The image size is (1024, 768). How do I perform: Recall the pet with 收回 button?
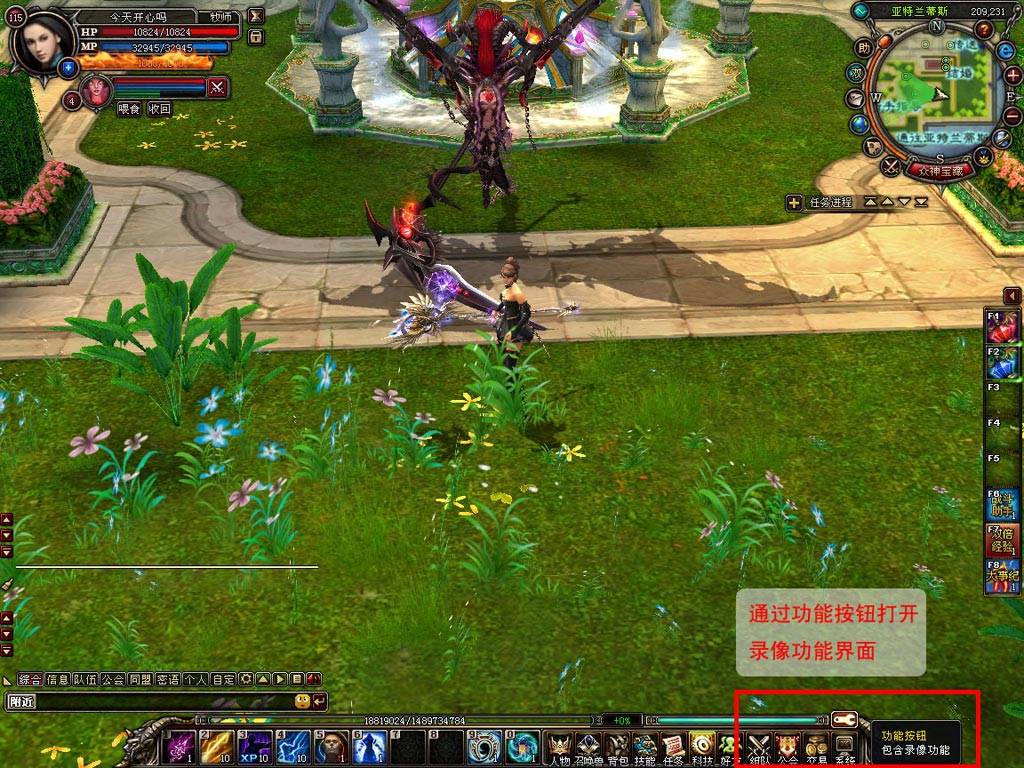160,109
